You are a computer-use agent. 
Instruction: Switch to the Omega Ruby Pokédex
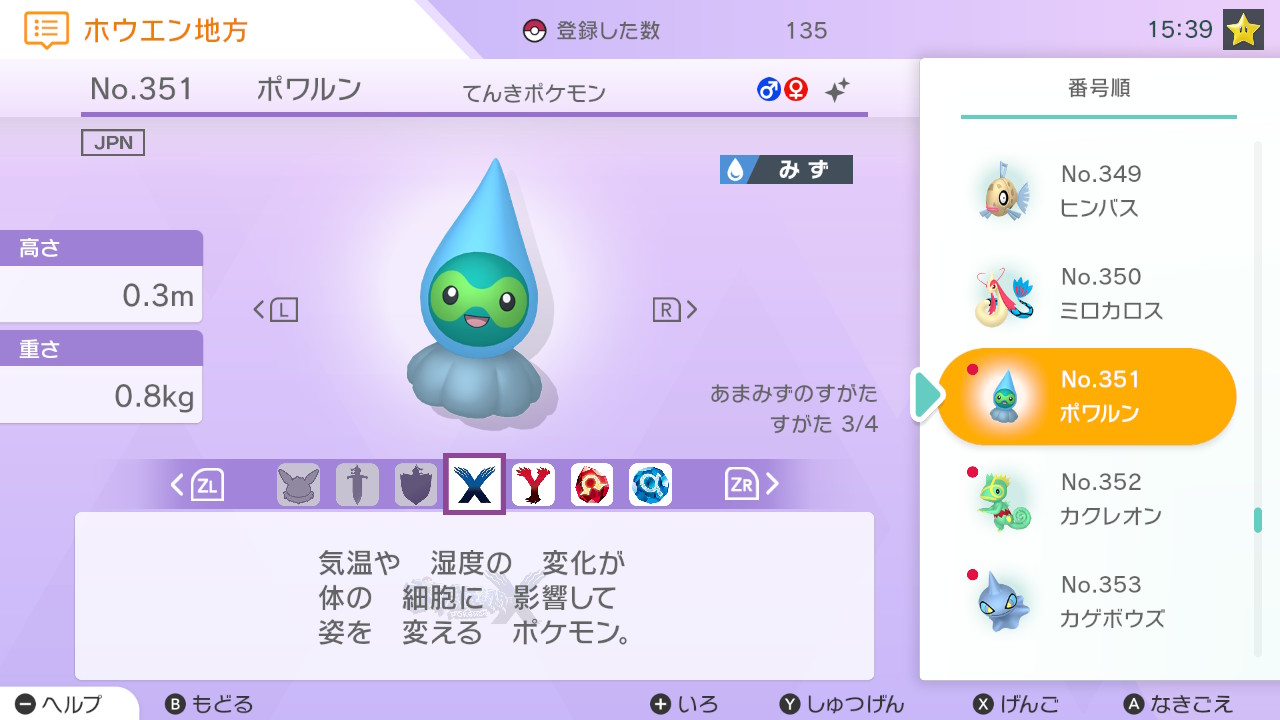[592, 485]
